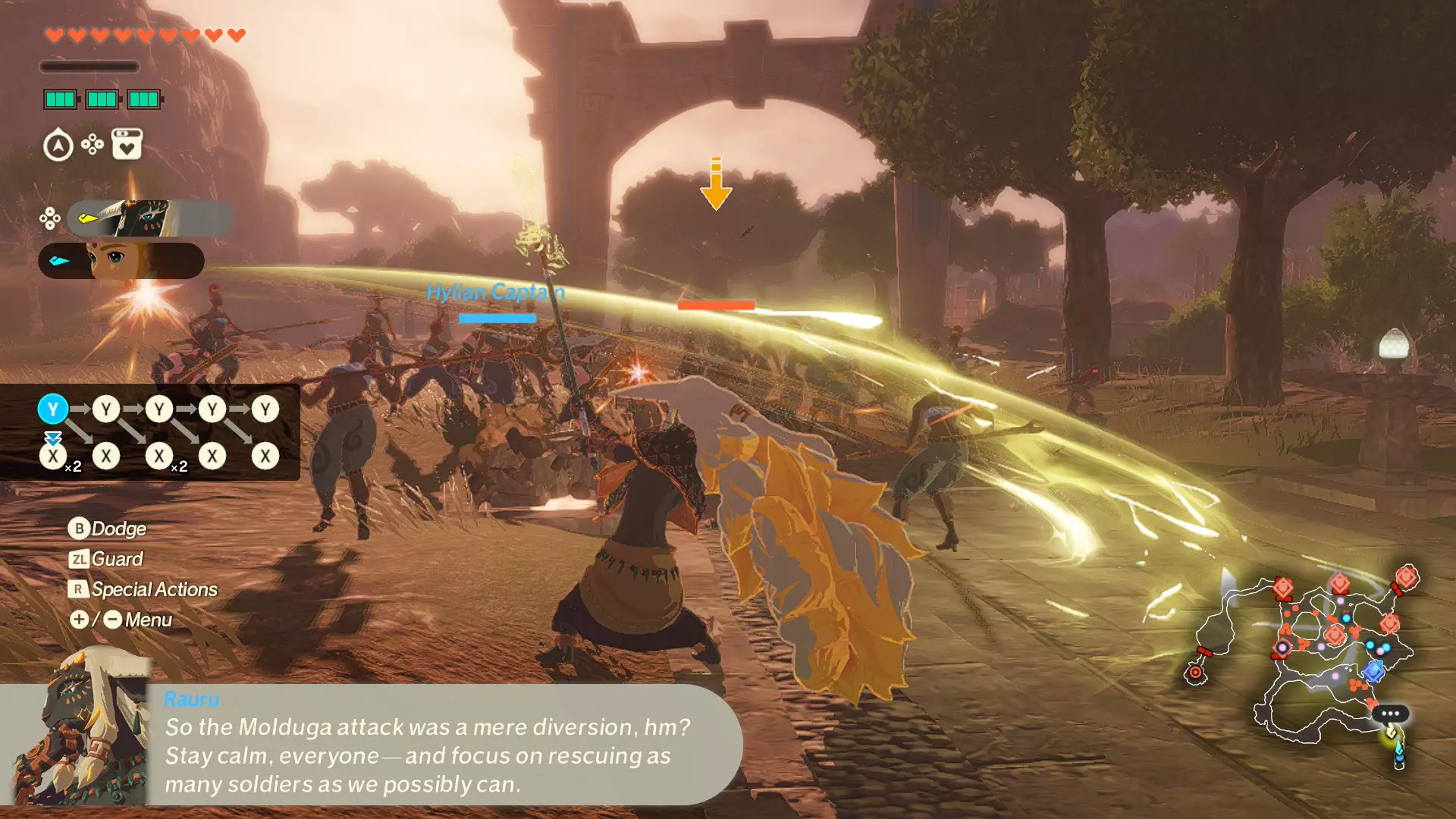Select the heart container item icon
This screenshot has width=1456, height=819.
click(127, 144)
